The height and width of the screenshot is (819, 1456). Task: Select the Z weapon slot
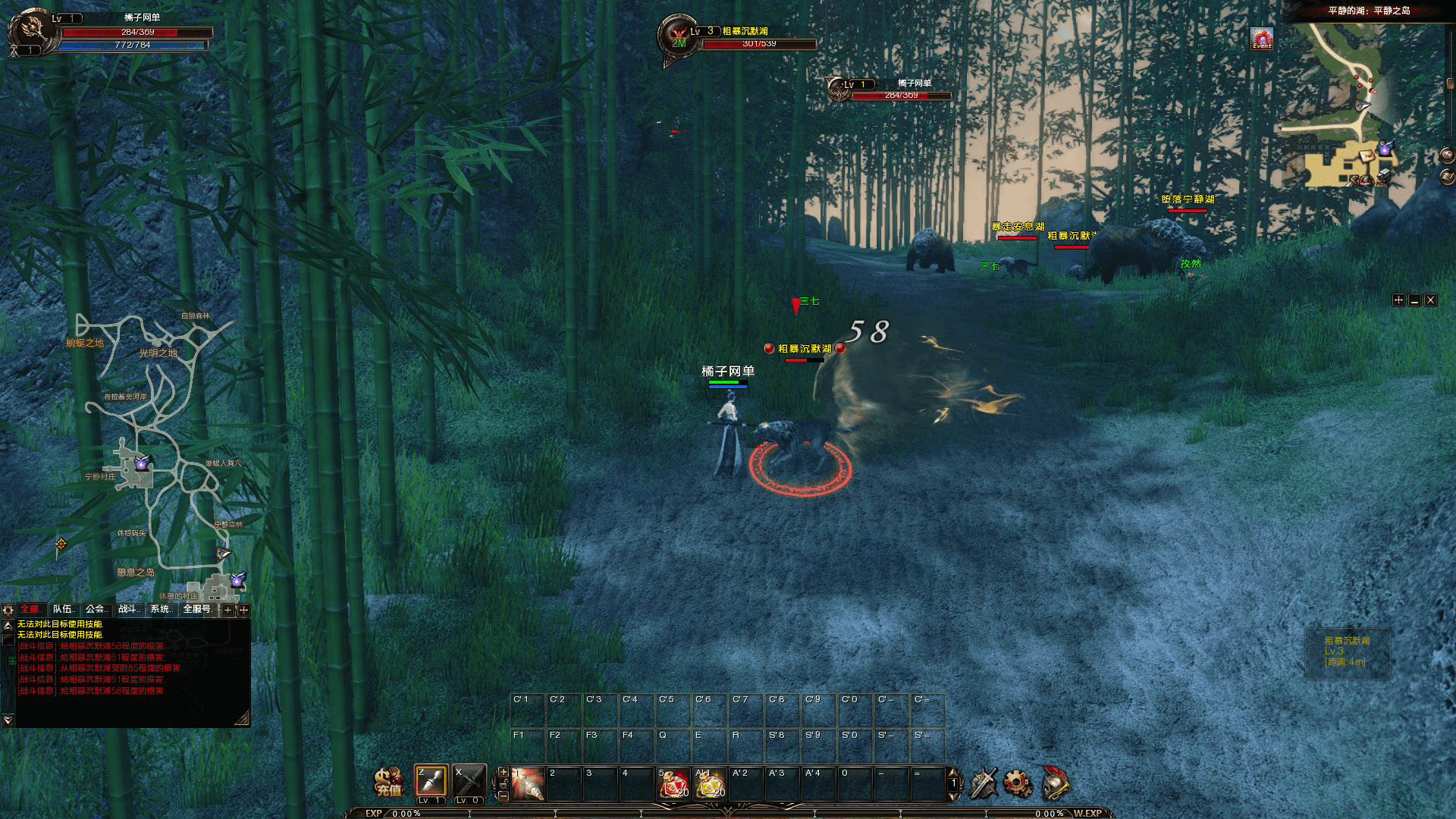[x=431, y=781]
